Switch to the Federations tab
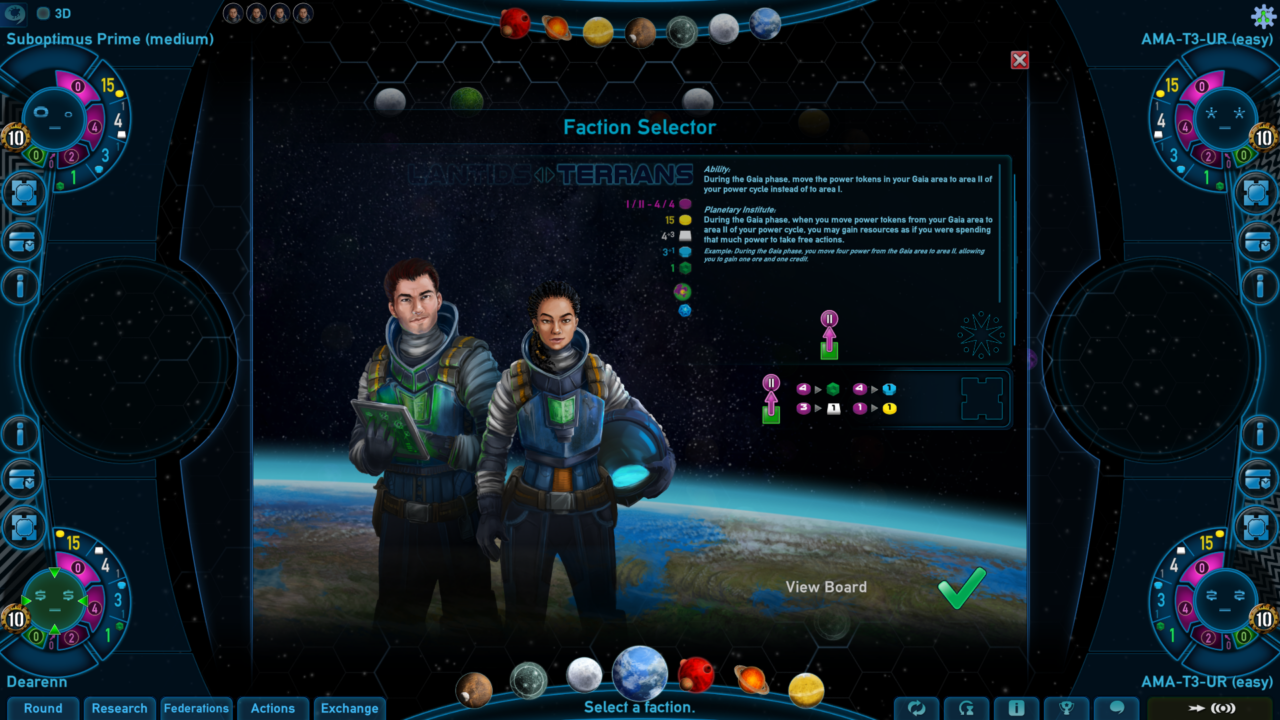The width and height of the screenshot is (1280, 720). click(x=196, y=708)
